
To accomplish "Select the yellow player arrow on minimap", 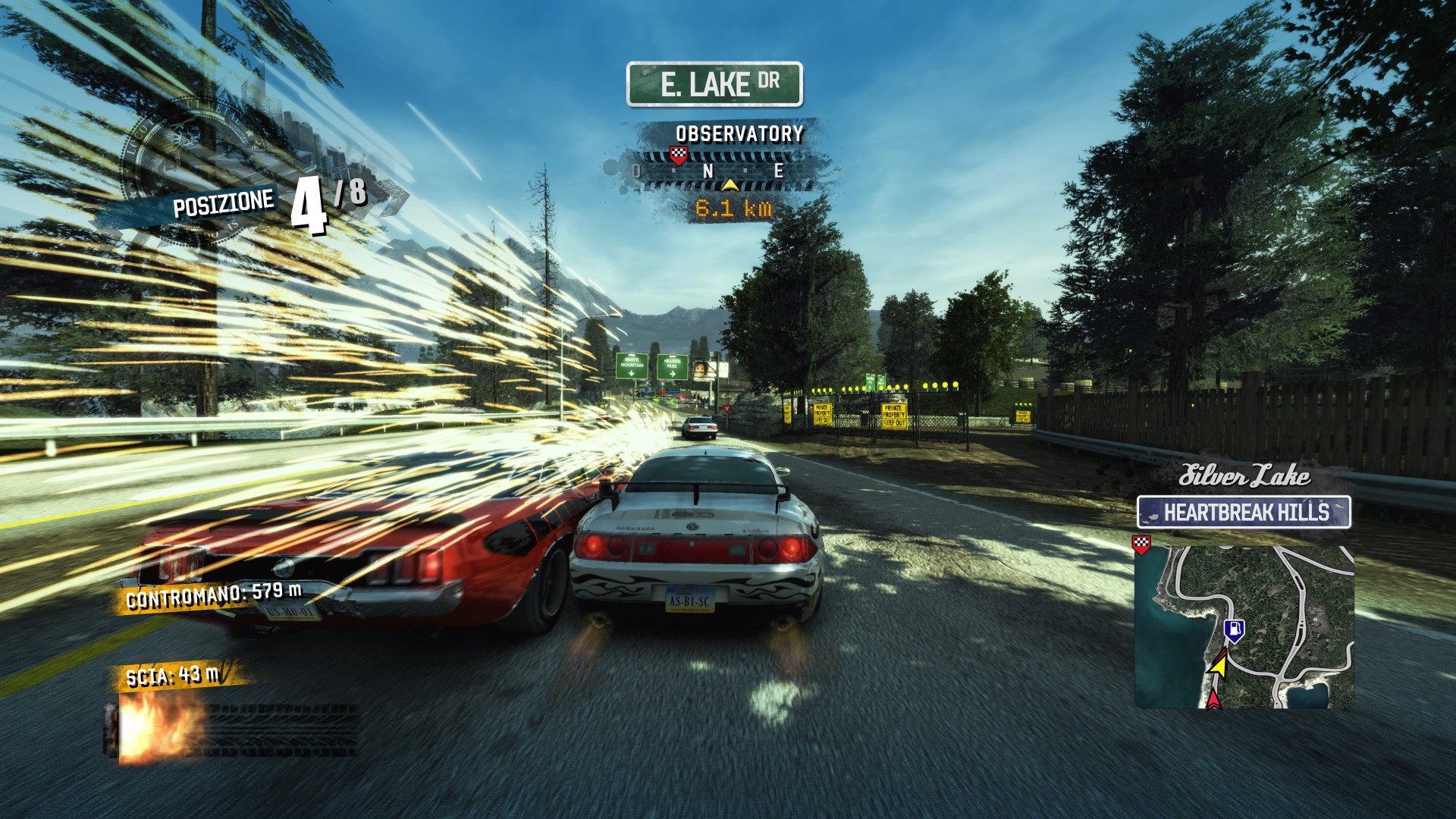I will coord(1219,665).
